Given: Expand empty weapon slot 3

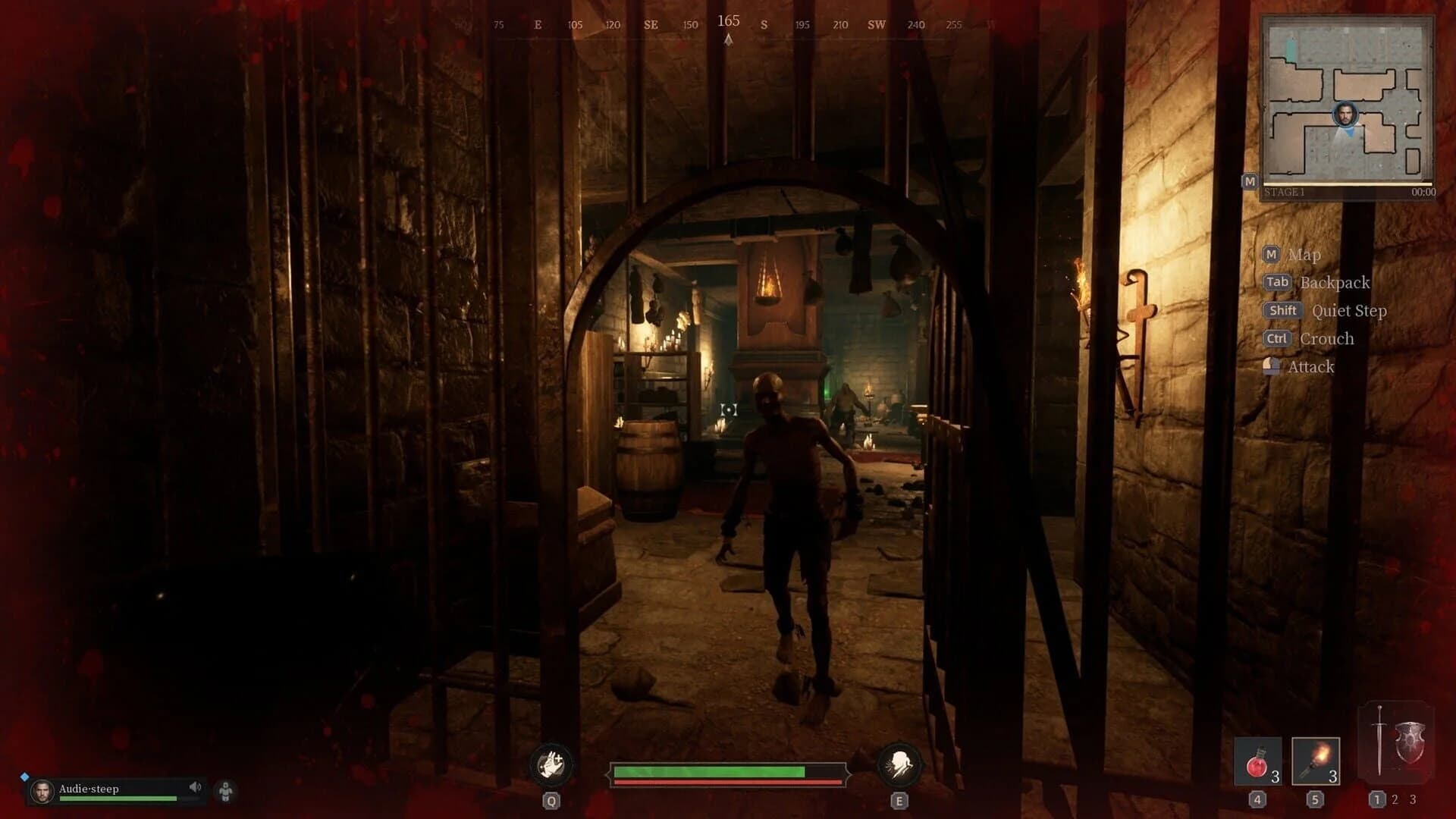Looking at the screenshot, I should click(1412, 798).
